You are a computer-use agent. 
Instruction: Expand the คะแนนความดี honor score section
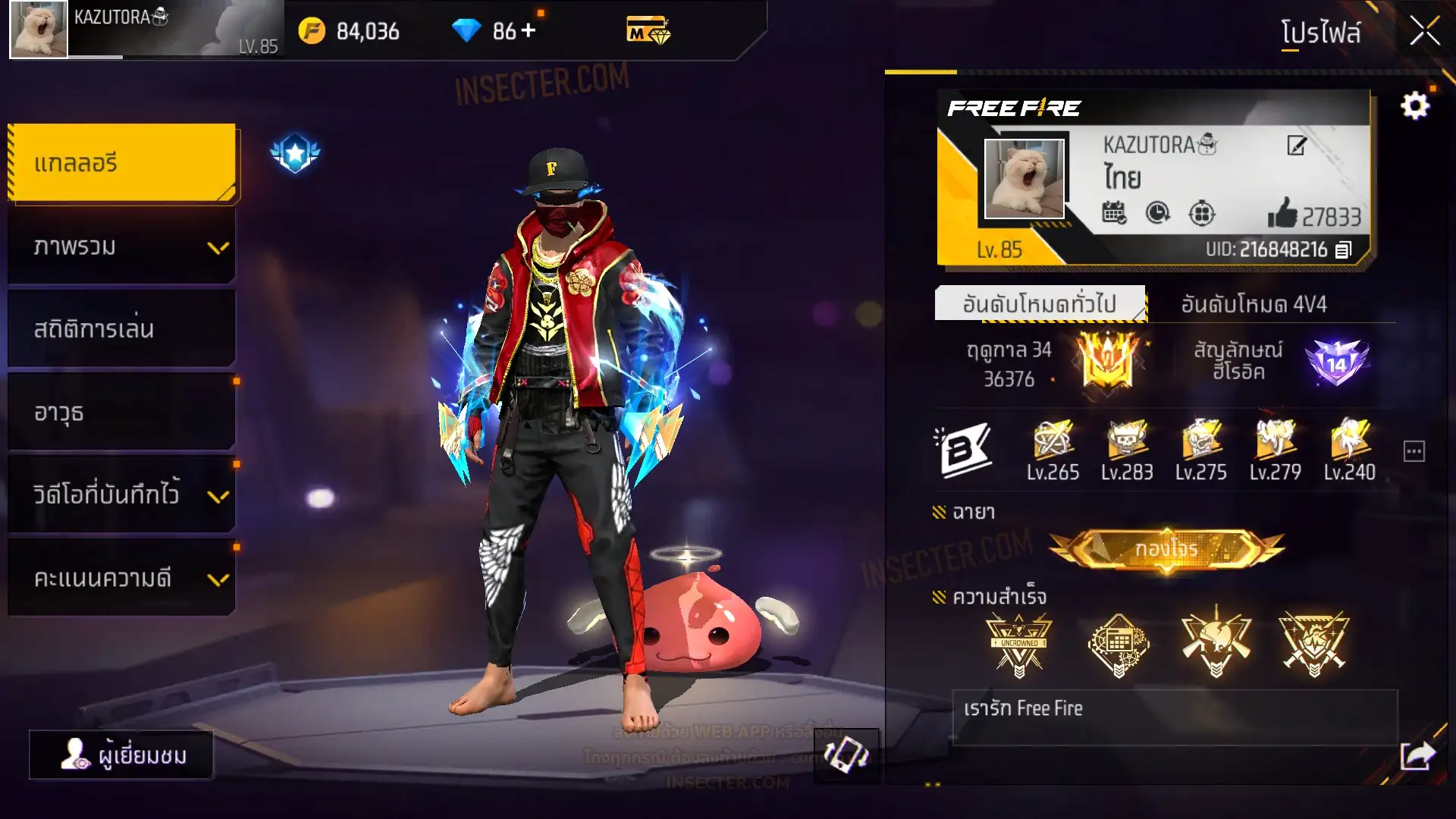[x=123, y=578]
